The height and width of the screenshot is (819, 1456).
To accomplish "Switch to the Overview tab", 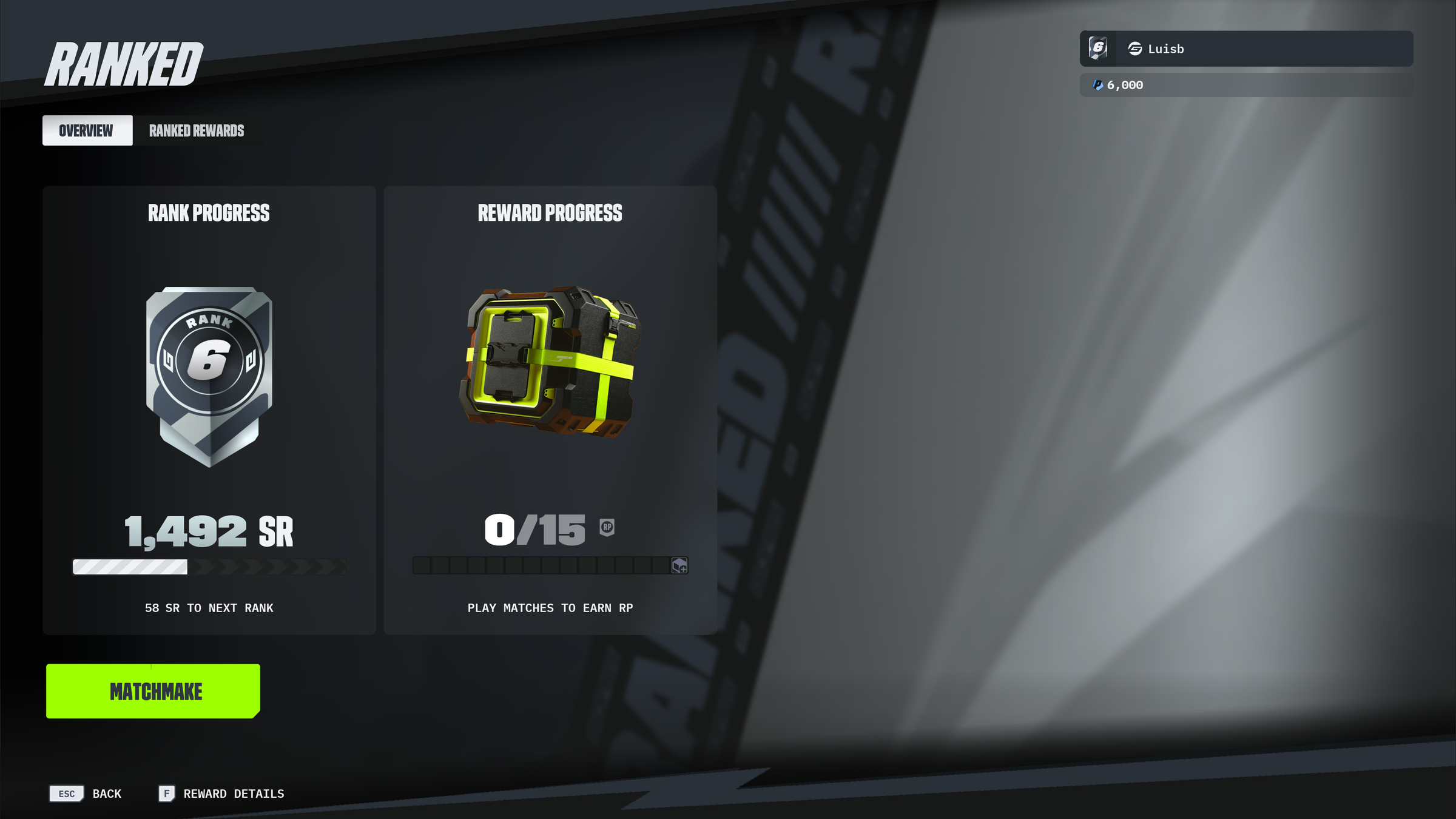I will click(87, 130).
